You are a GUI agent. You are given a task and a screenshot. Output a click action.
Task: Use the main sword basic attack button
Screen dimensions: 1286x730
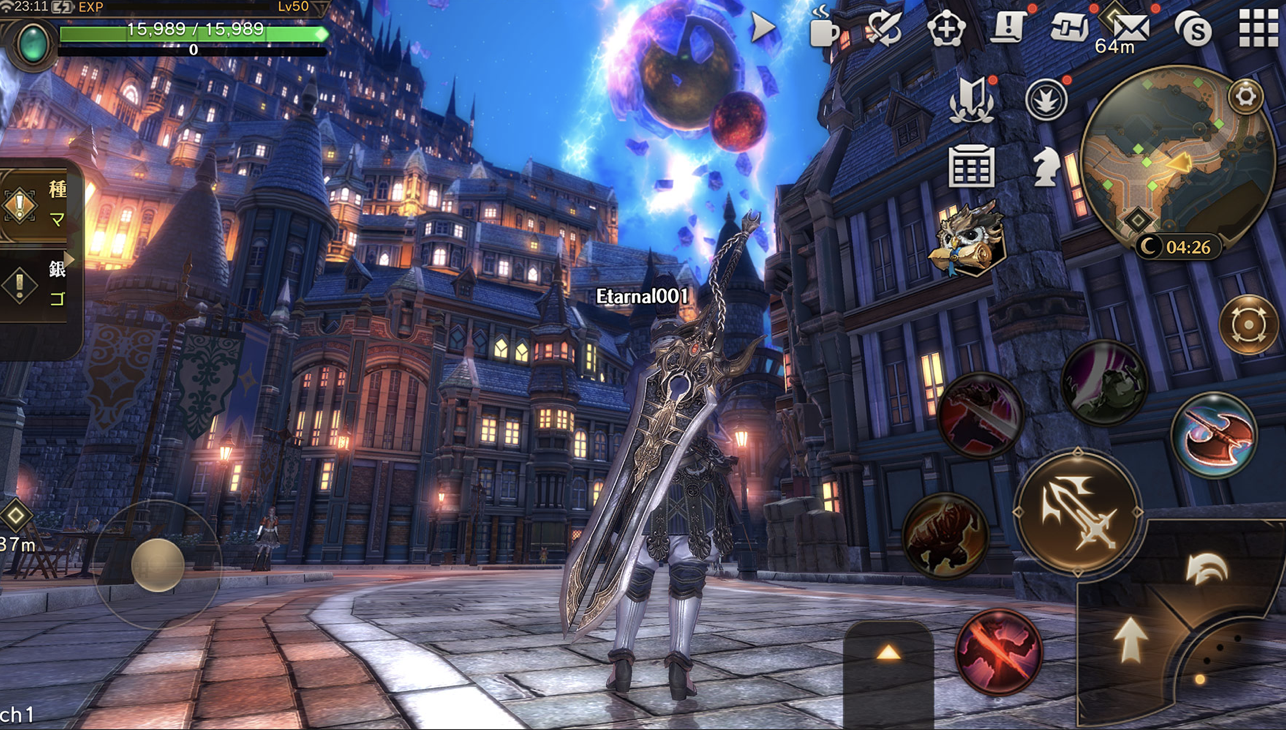[x=1078, y=511]
